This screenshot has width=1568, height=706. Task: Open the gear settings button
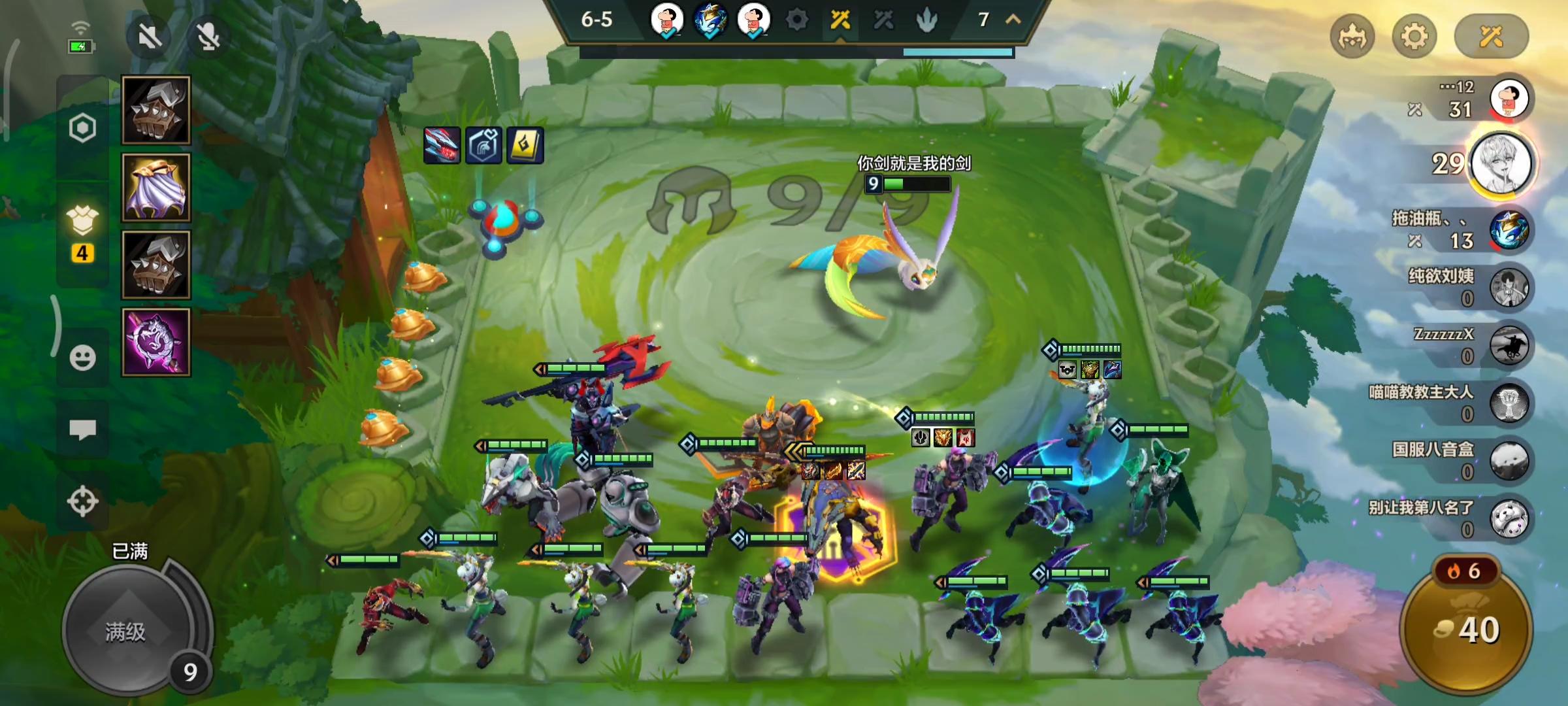coord(1414,36)
